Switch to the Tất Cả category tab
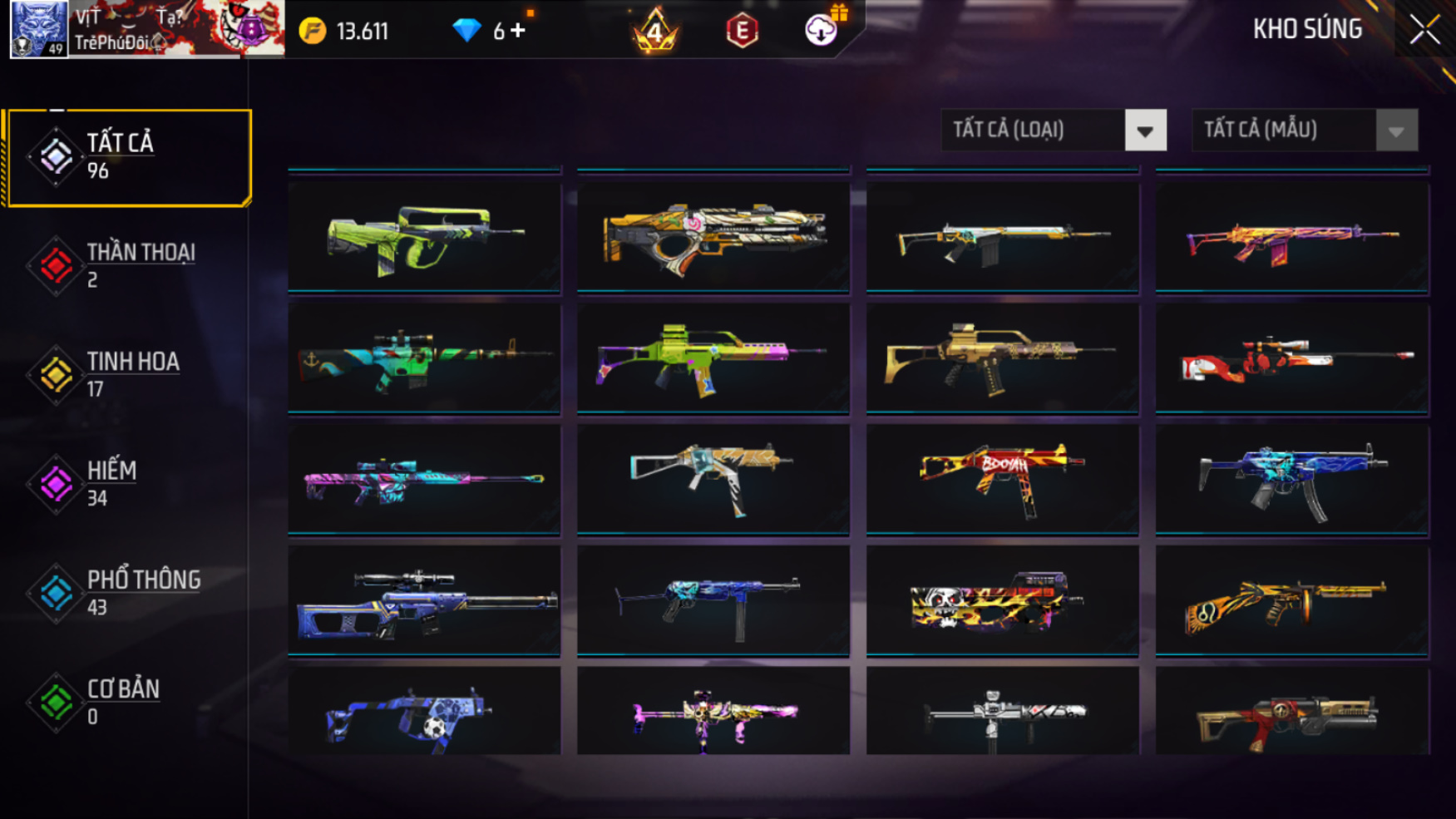This screenshot has width=1456, height=819. [128, 157]
